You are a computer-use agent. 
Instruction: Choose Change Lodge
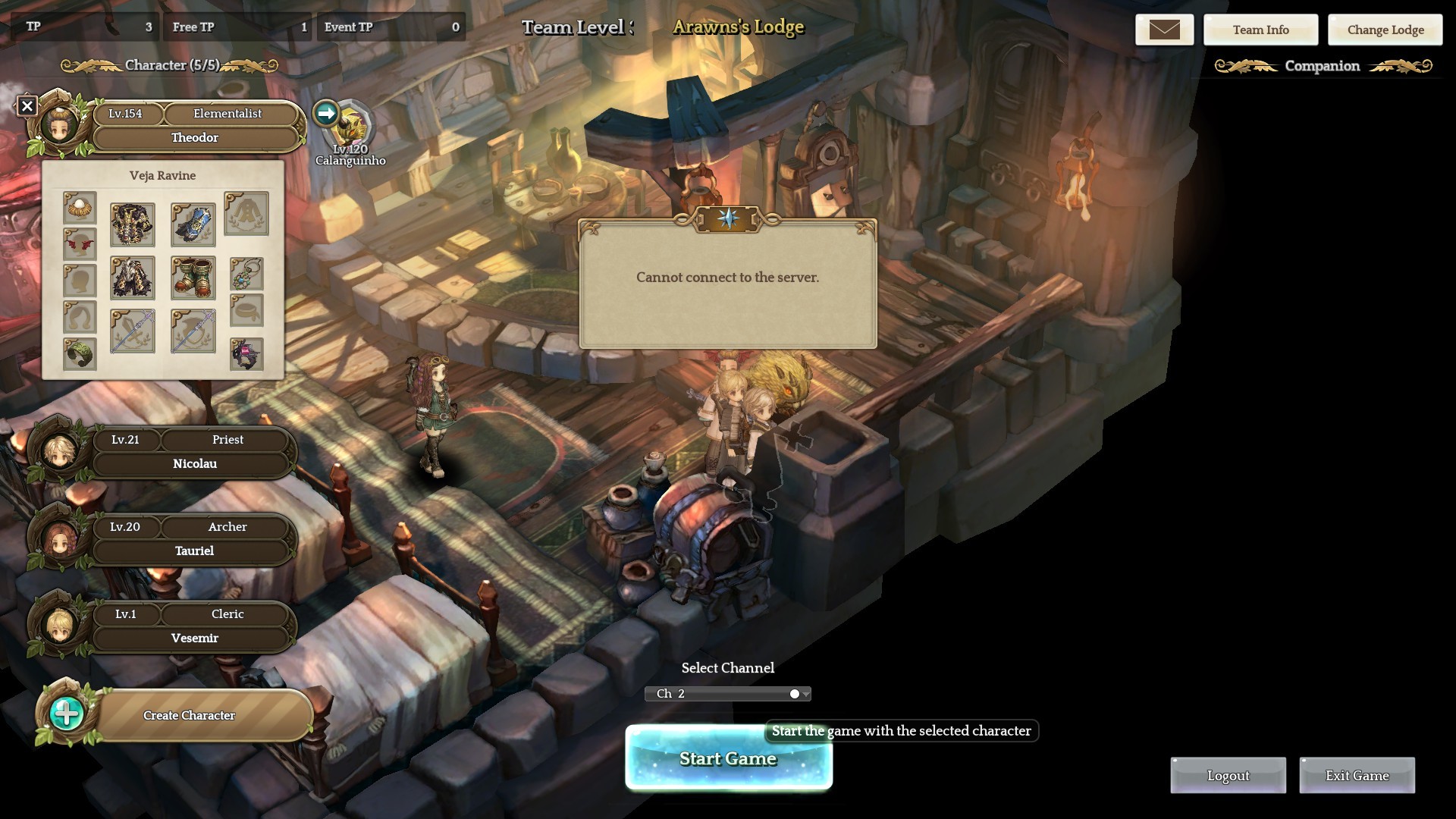pos(1385,30)
